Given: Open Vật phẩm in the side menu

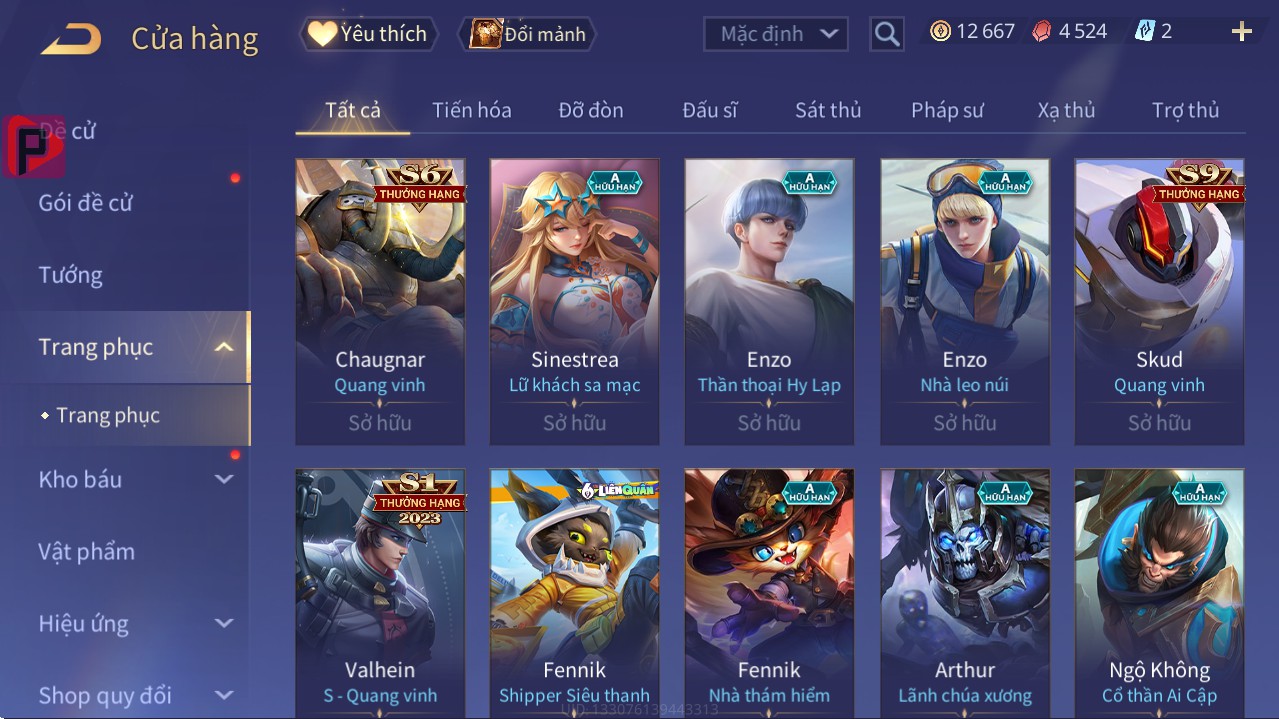Looking at the screenshot, I should coord(86,552).
